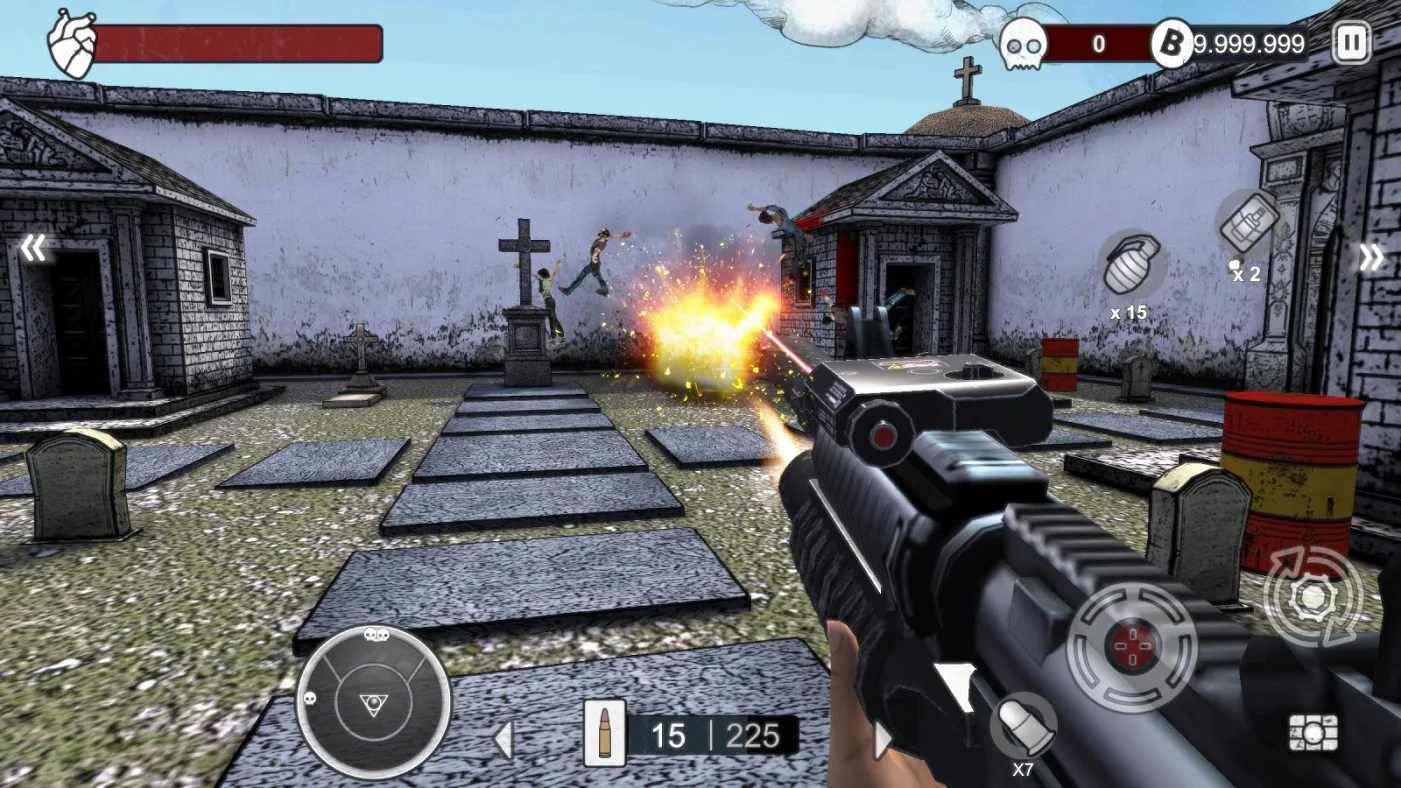Screen dimensions: 1401x788
Task: Click the left double-chevron turn arrow
Action: click(33, 248)
